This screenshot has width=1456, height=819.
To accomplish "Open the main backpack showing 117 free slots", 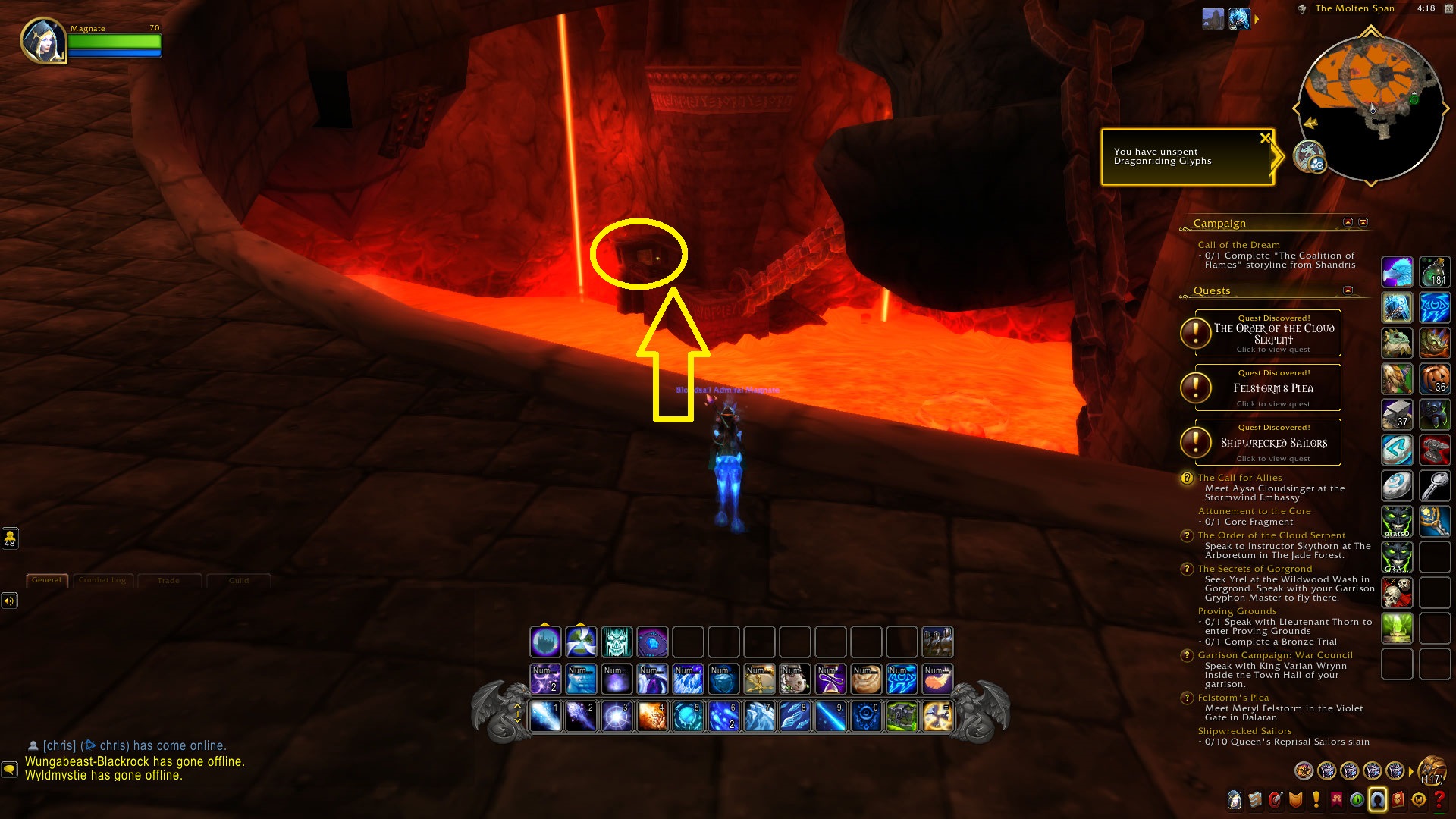I will click(x=1432, y=771).
